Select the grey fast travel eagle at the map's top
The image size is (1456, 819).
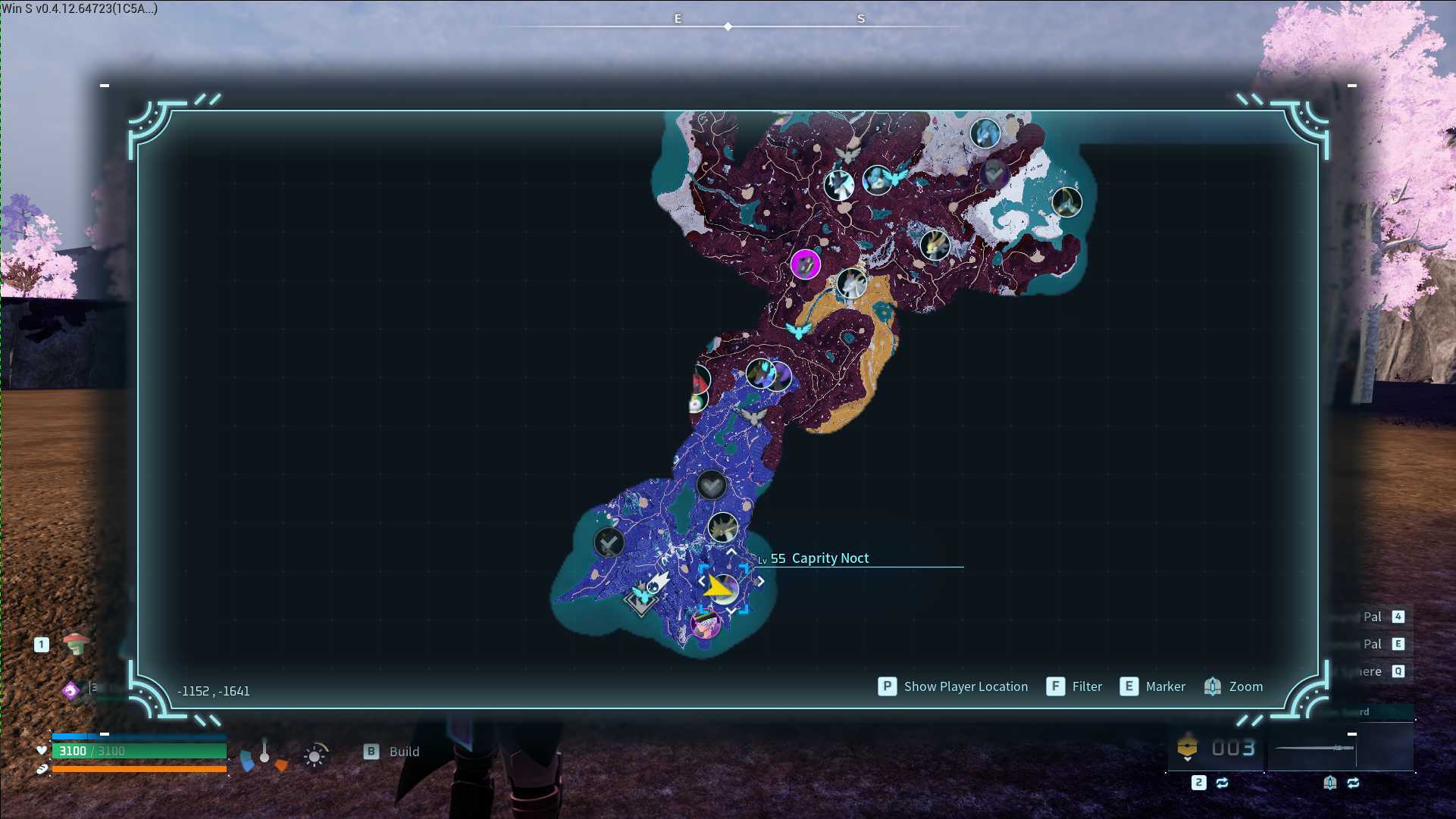pyautogui.click(x=848, y=154)
